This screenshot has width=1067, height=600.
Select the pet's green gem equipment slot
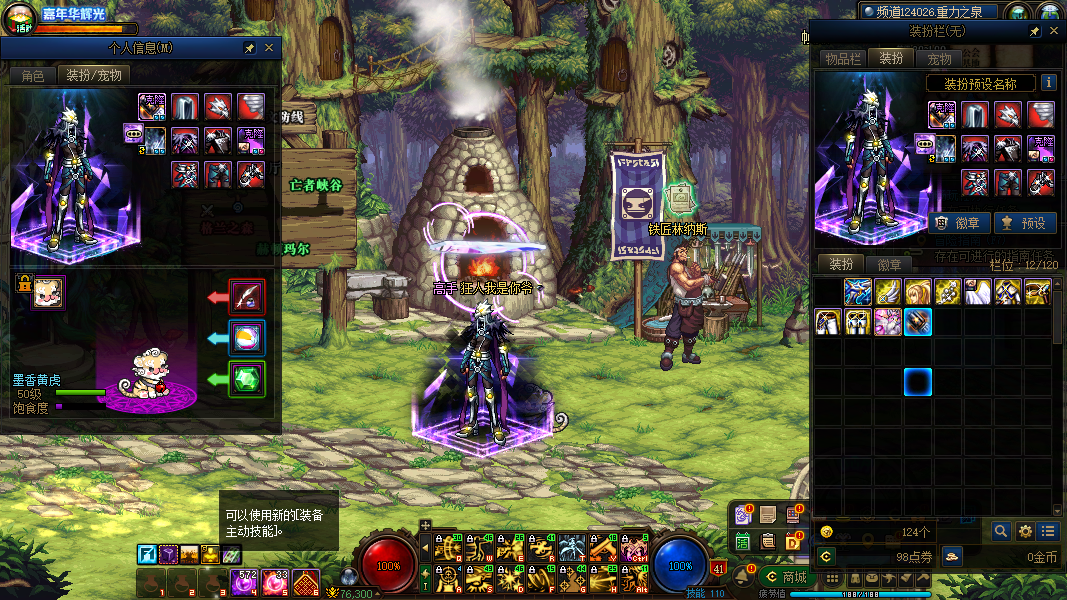pyautogui.click(x=247, y=379)
